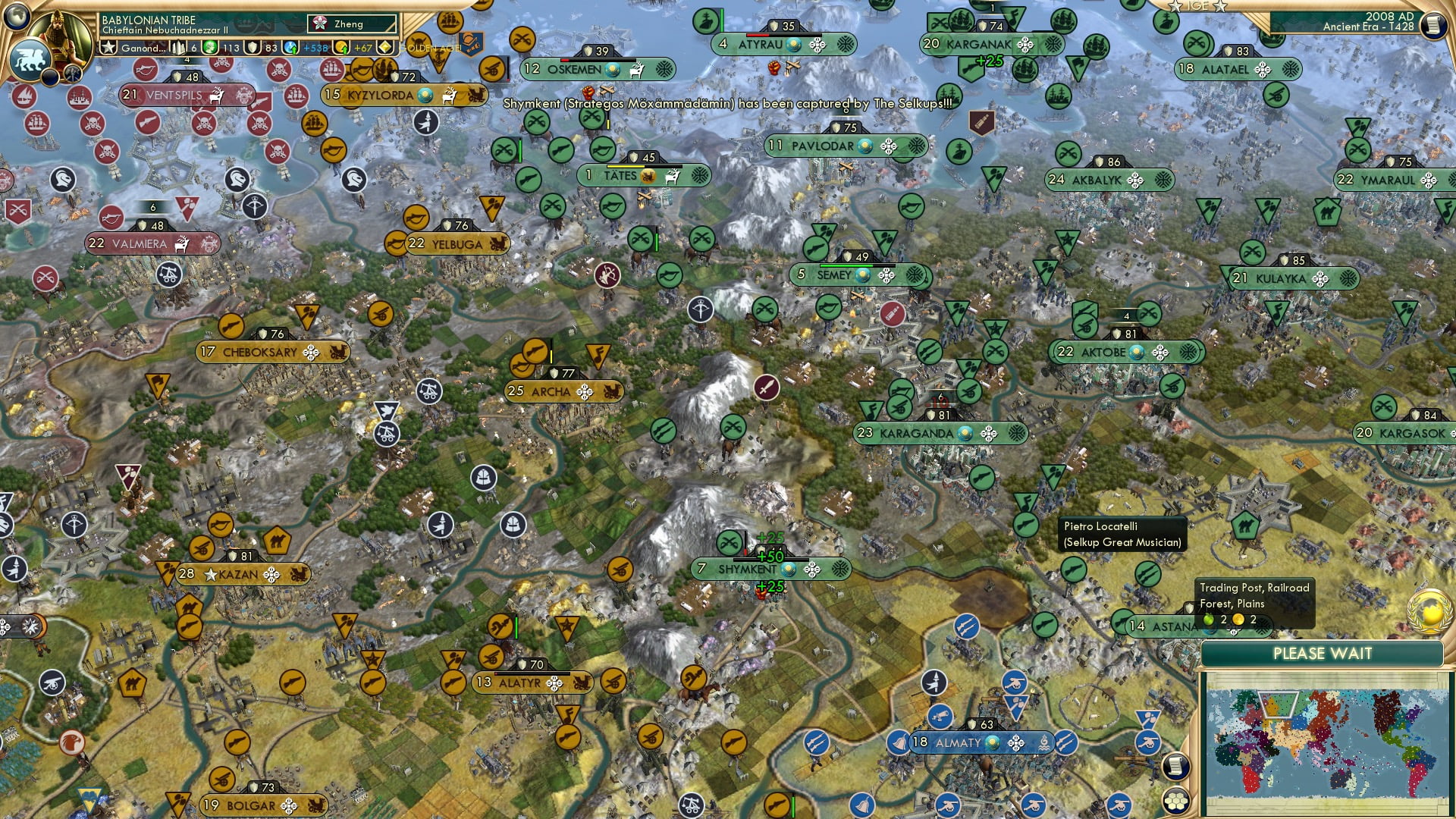Select the blue cannon unit flag near Almaty

tap(941, 718)
